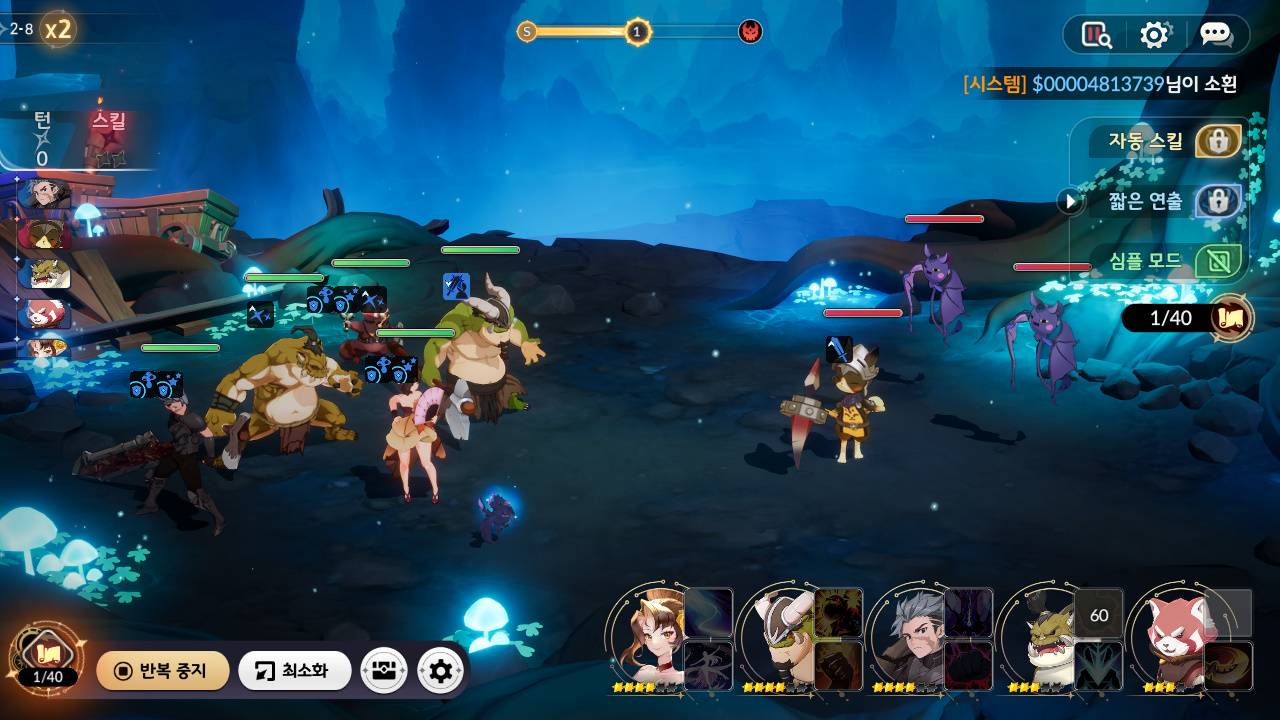The width and height of the screenshot is (1280, 720).
Task: Toggle the x2 battle speed button
Action: click(x=58, y=29)
